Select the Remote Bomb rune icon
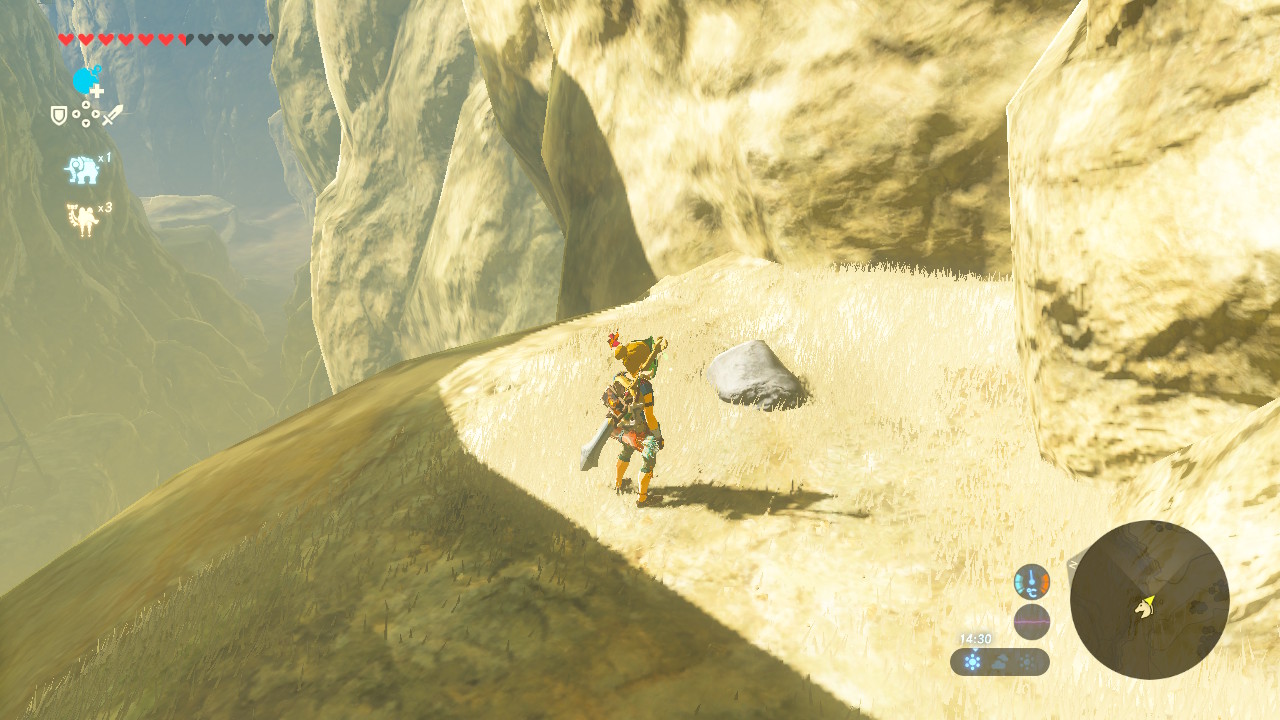Viewport: 1280px width, 720px height. point(86,80)
